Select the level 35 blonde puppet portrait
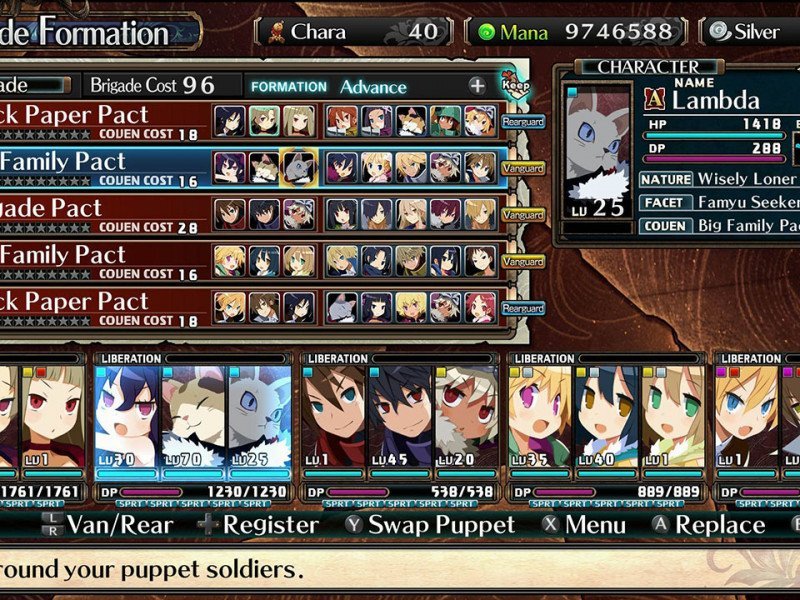 [x=540, y=420]
